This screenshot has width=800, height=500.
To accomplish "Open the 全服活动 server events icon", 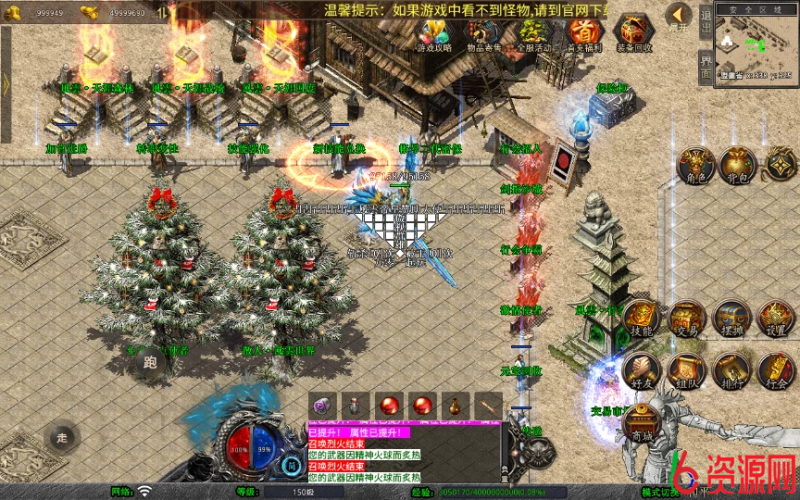I will click(534, 32).
